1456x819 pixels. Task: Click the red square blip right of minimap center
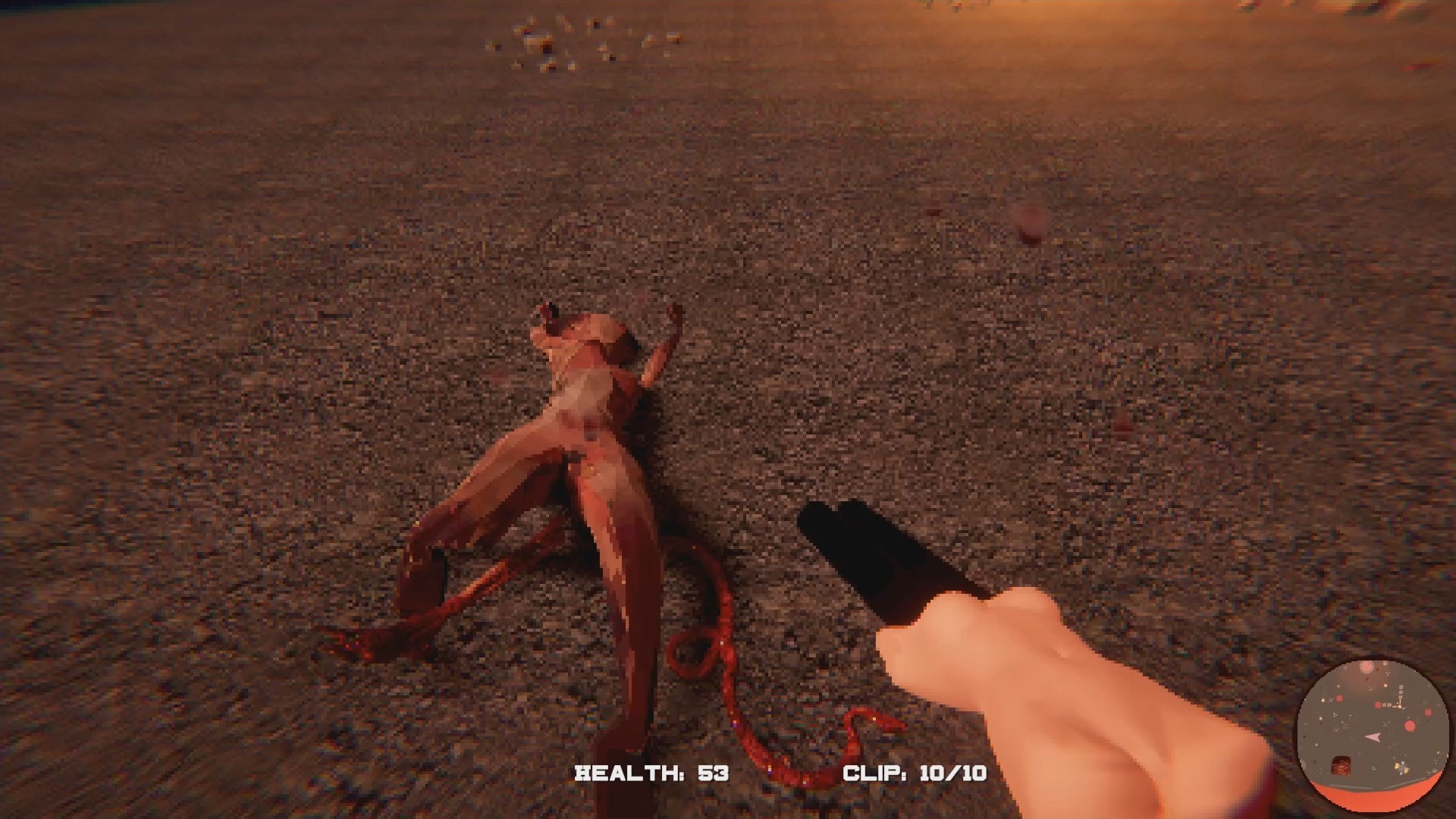click(x=1428, y=712)
